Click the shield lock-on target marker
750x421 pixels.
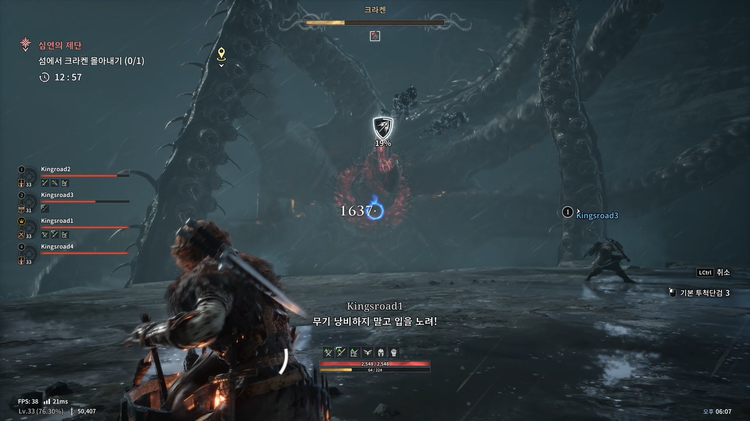(383, 127)
